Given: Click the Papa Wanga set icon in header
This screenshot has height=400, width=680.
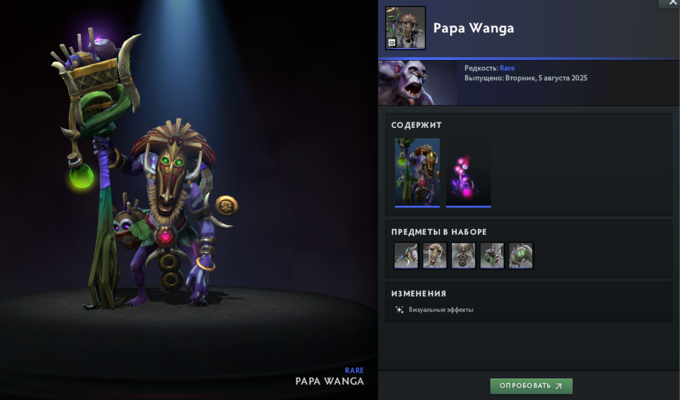Looking at the screenshot, I should coord(405,27).
